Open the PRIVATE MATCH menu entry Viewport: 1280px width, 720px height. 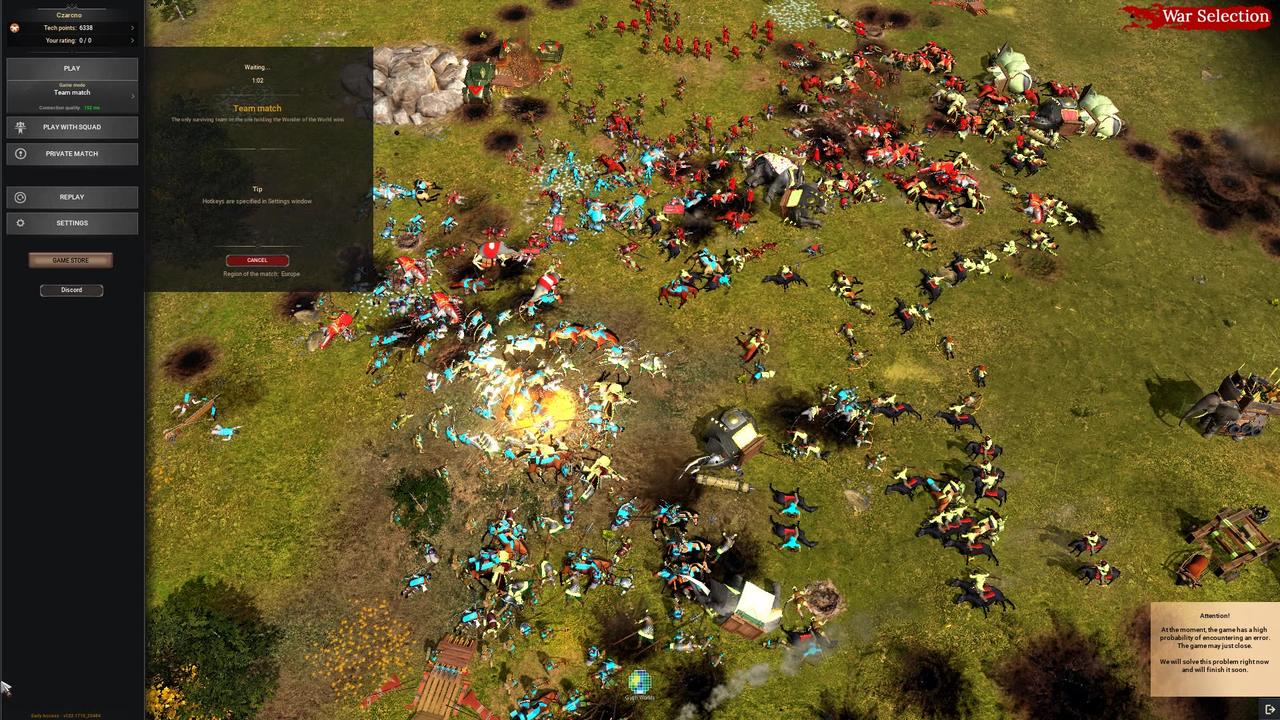click(x=72, y=153)
